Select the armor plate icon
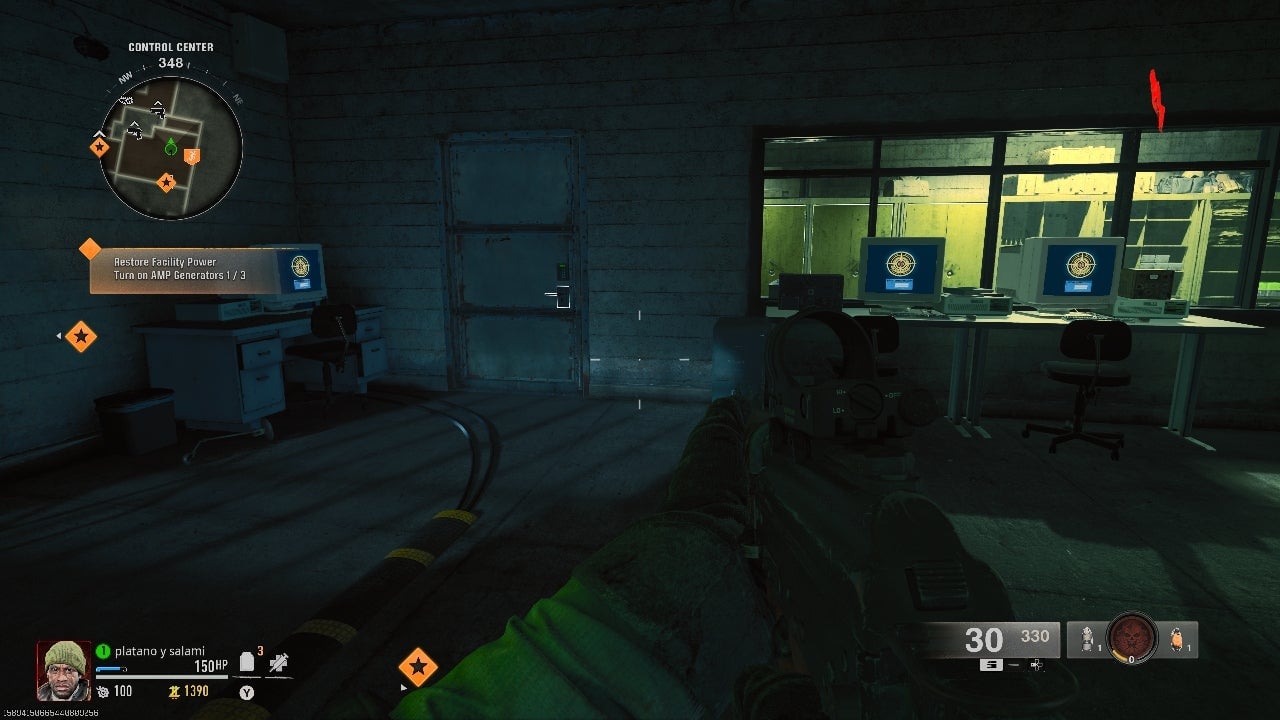 click(x=246, y=662)
